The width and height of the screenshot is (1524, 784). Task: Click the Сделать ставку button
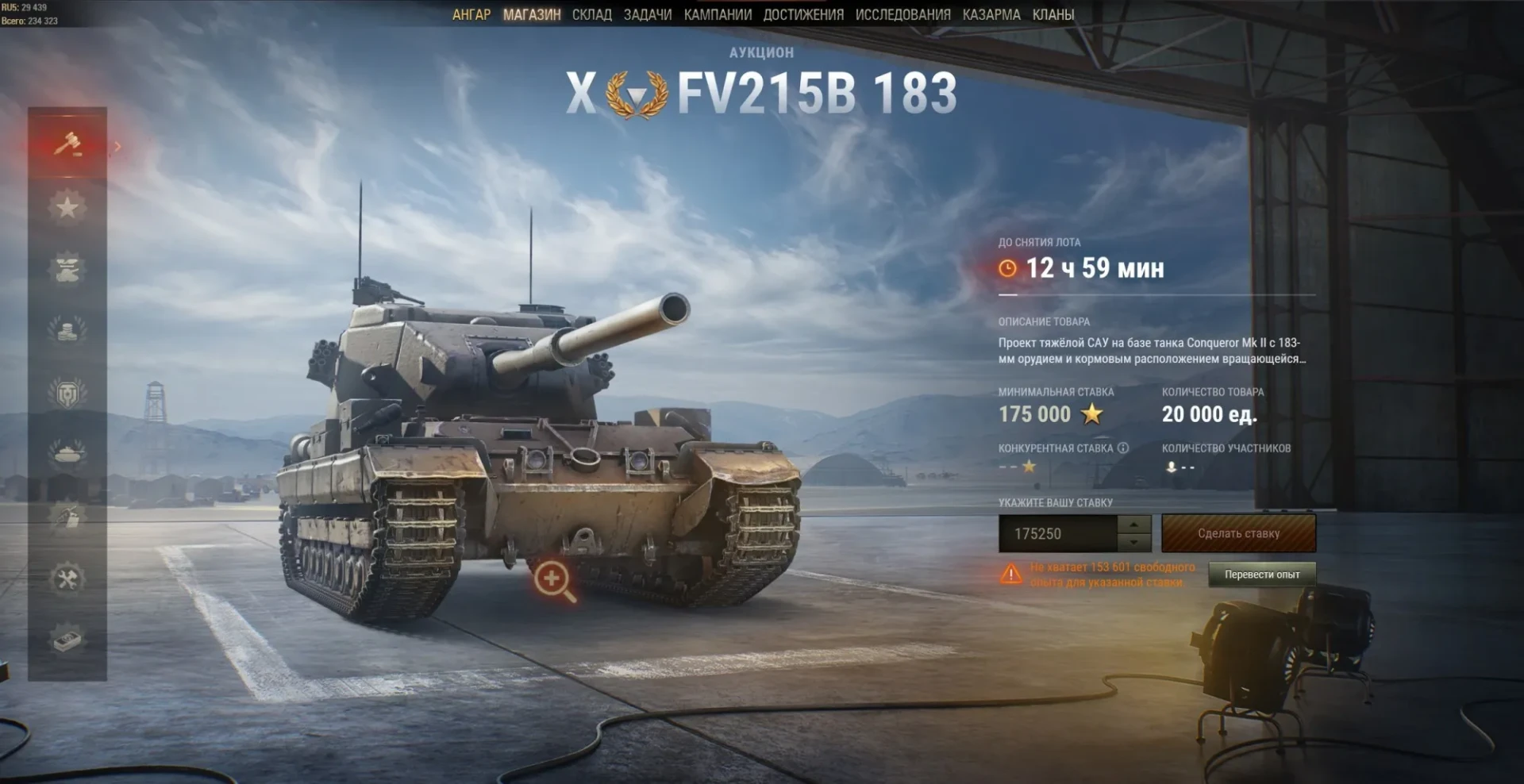1238,533
